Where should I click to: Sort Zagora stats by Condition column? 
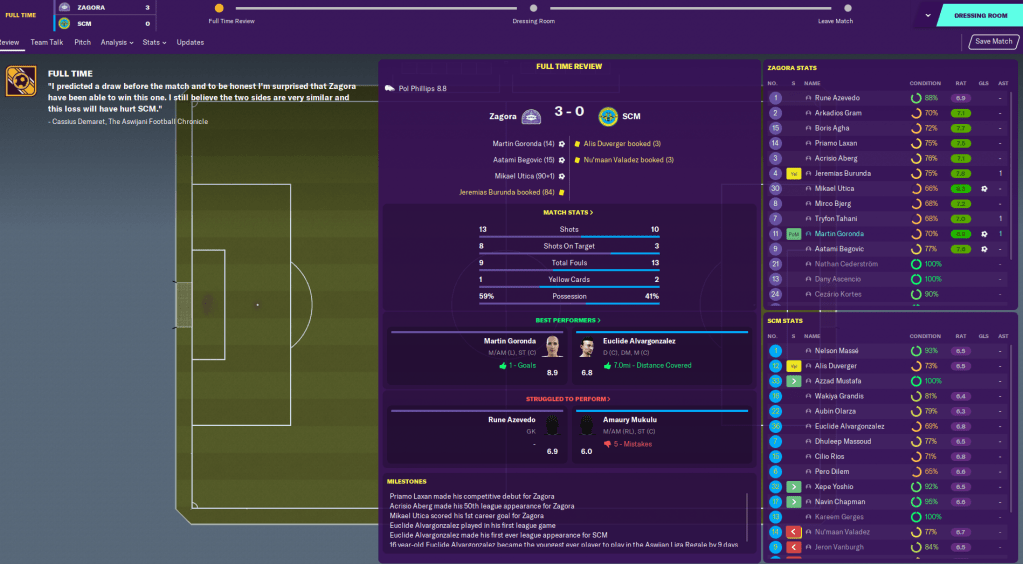tap(924, 83)
